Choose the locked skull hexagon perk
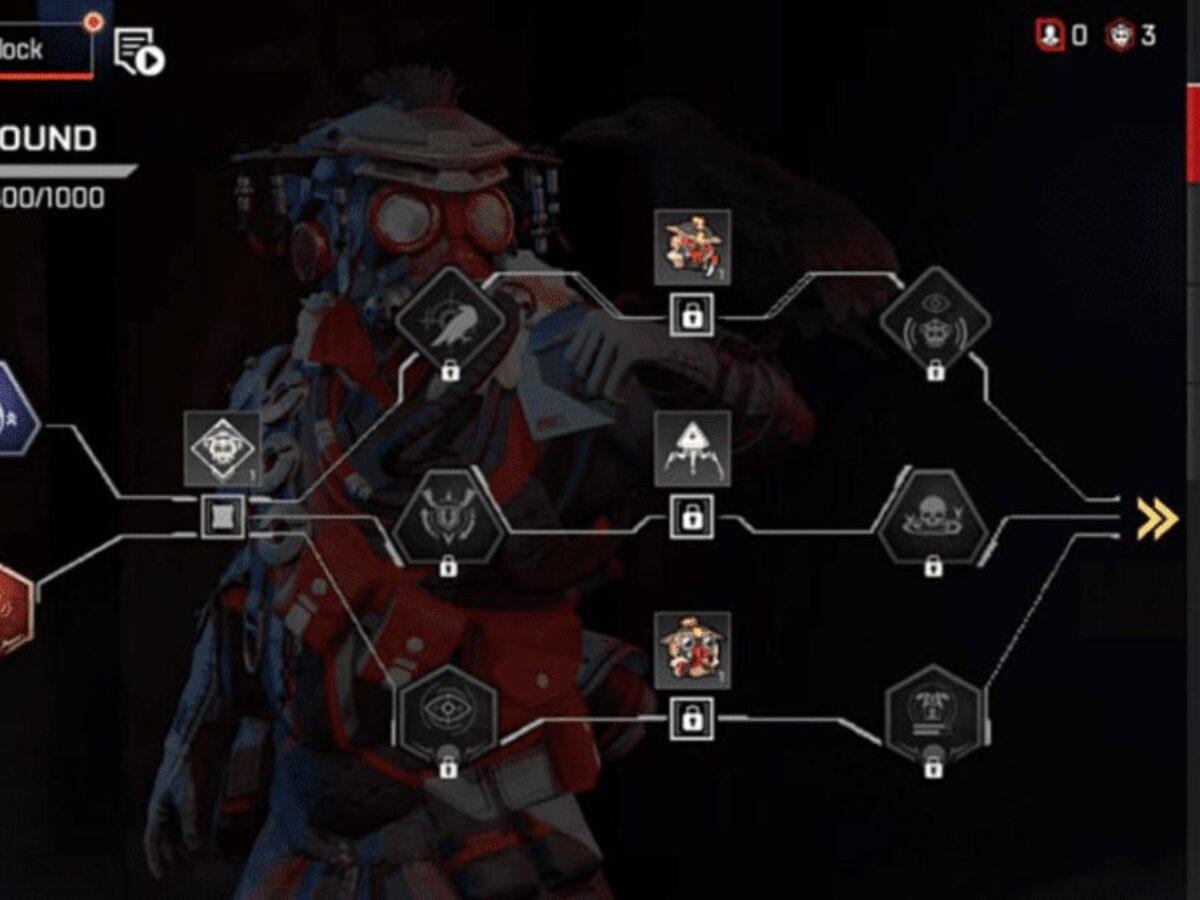Viewport: 1200px width, 900px height. click(933, 520)
